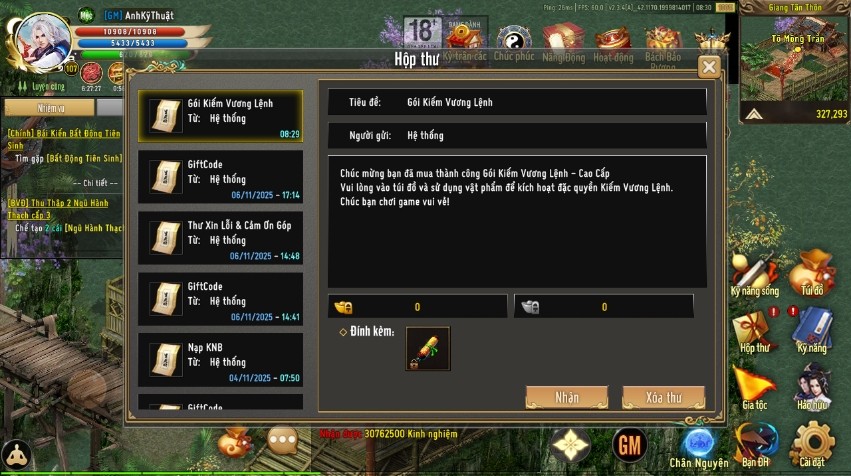Click the GM button
The height and width of the screenshot is (476, 851).
pos(630,443)
